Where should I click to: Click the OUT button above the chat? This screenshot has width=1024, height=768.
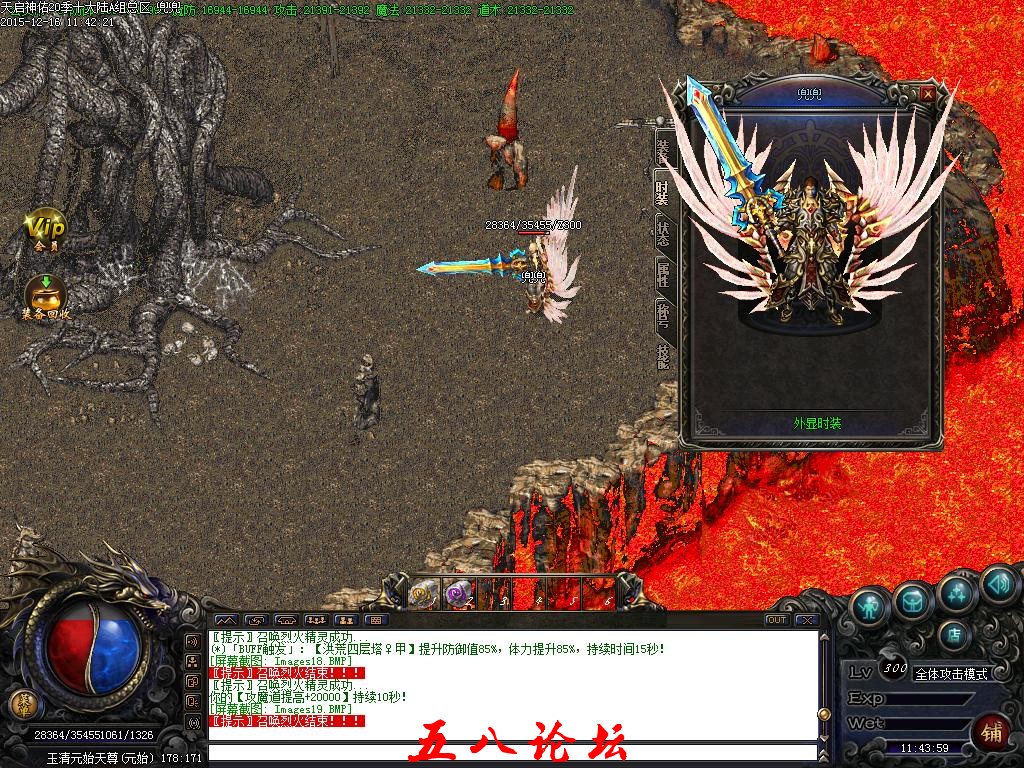(x=776, y=620)
